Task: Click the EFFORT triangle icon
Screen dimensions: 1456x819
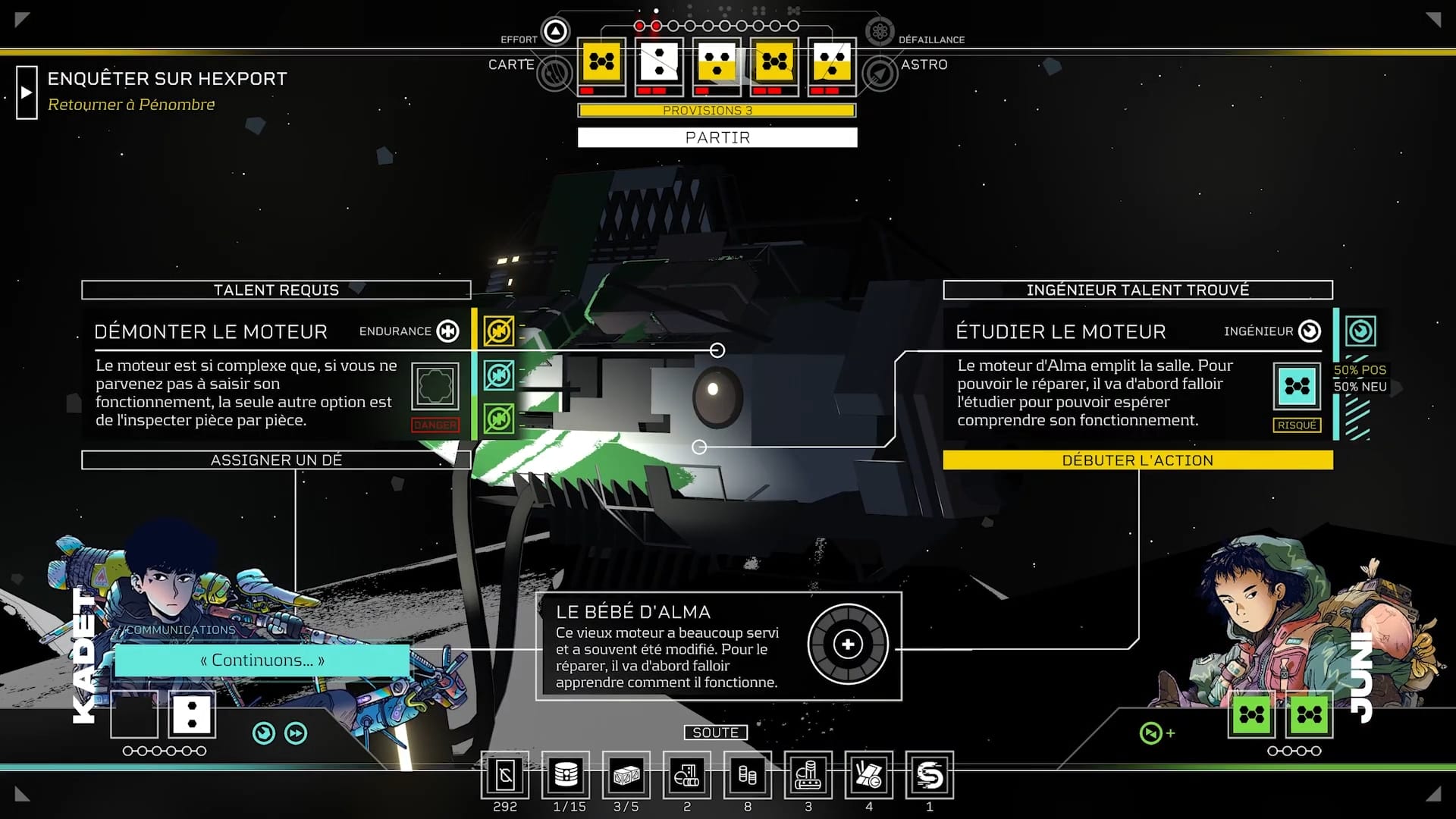Action: 556,32
